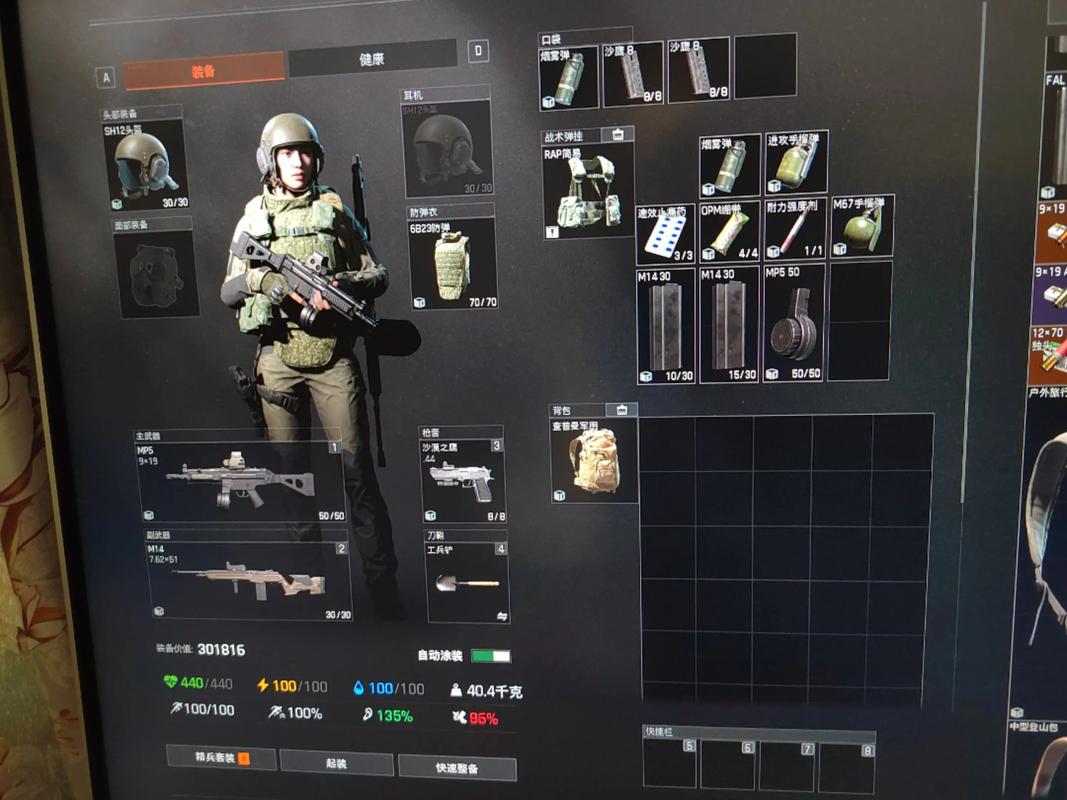This screenshot has height=800, width=1067.
Task: Switch to the 健康 (Health) tab
Action: click(x=371, y=60)
